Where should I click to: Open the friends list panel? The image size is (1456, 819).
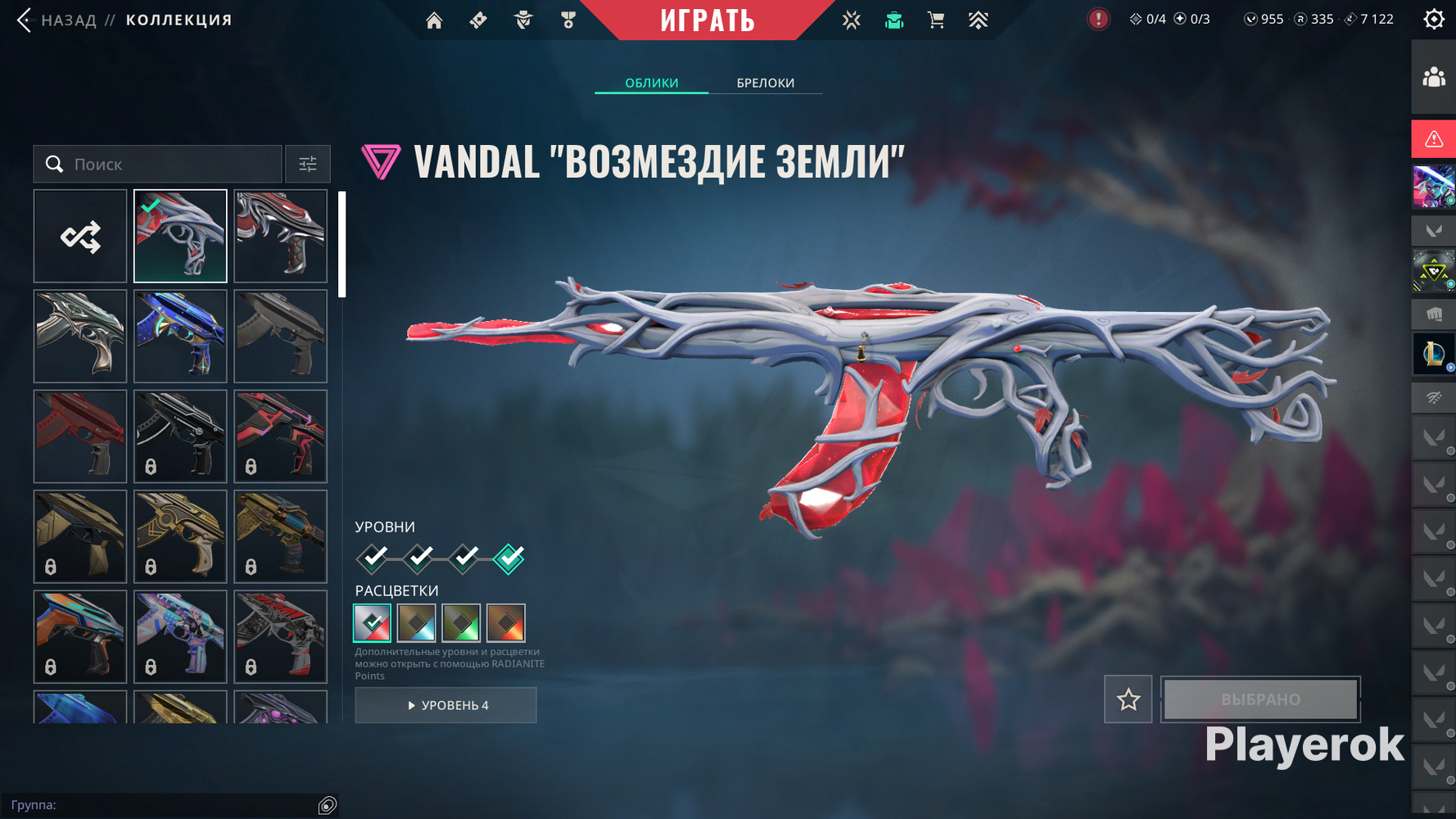coord(1433,78)
